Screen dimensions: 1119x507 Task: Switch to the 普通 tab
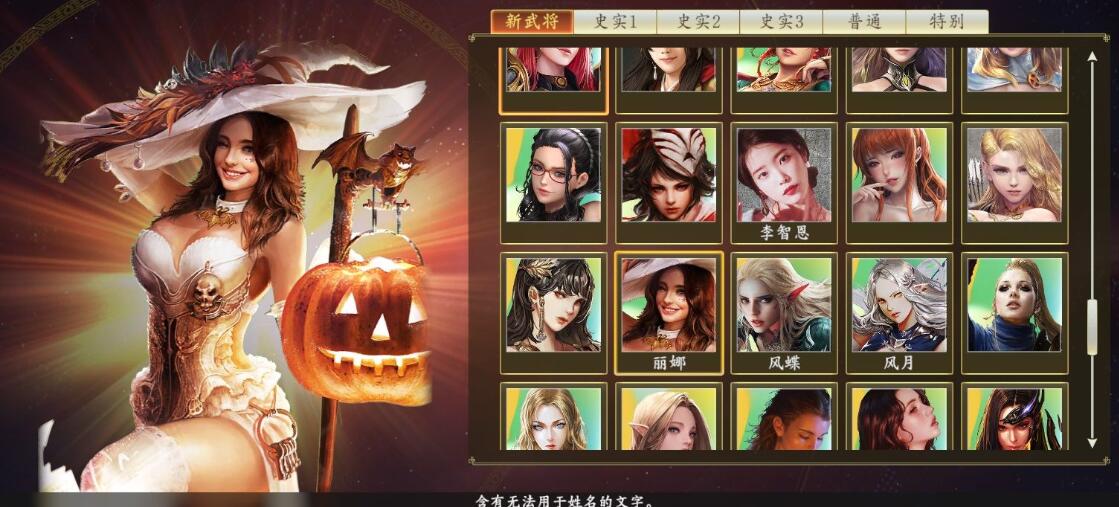pyautogui.click(x=864, y=22)
